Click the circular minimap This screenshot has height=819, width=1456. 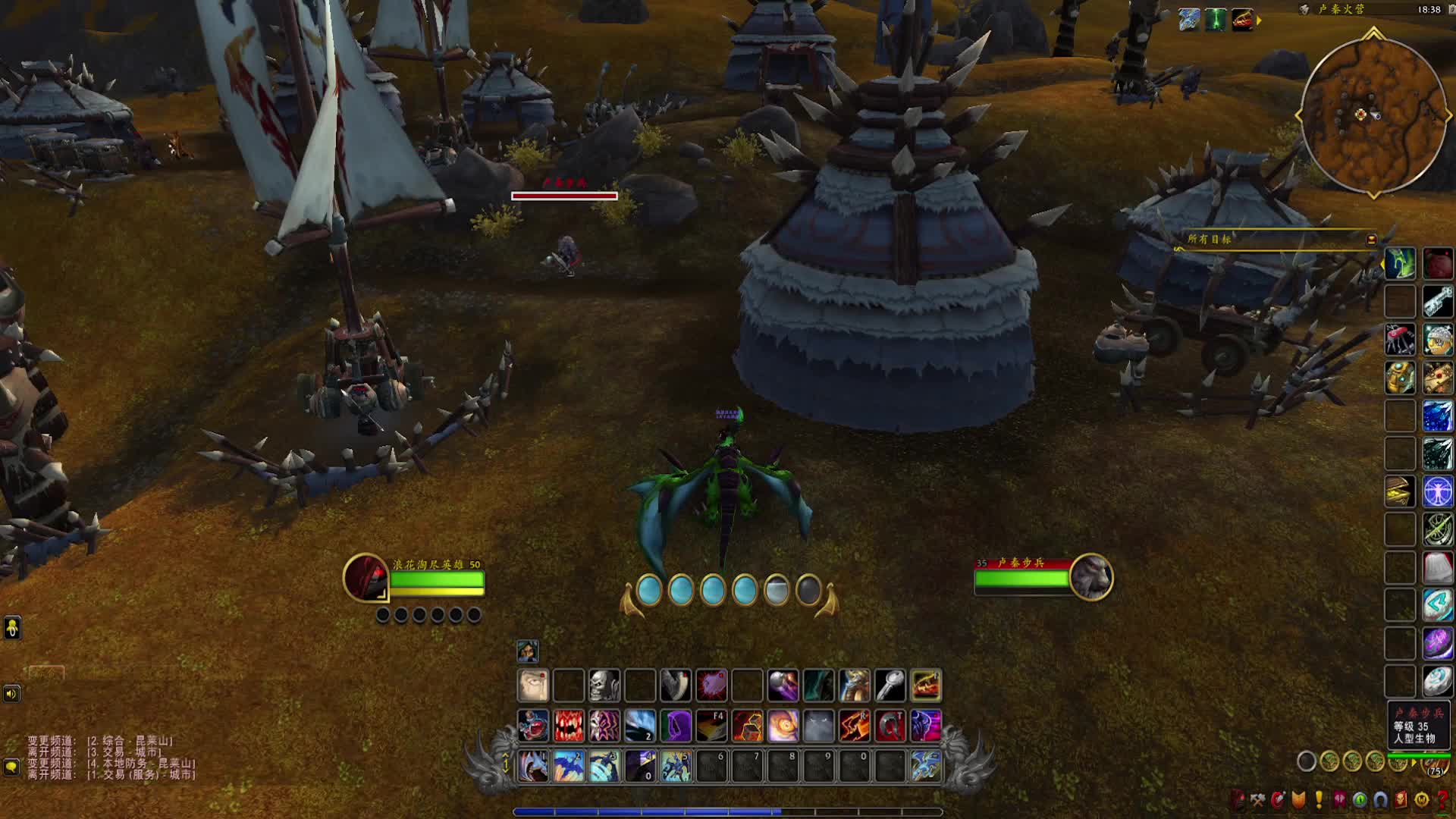pos(1373,115)
